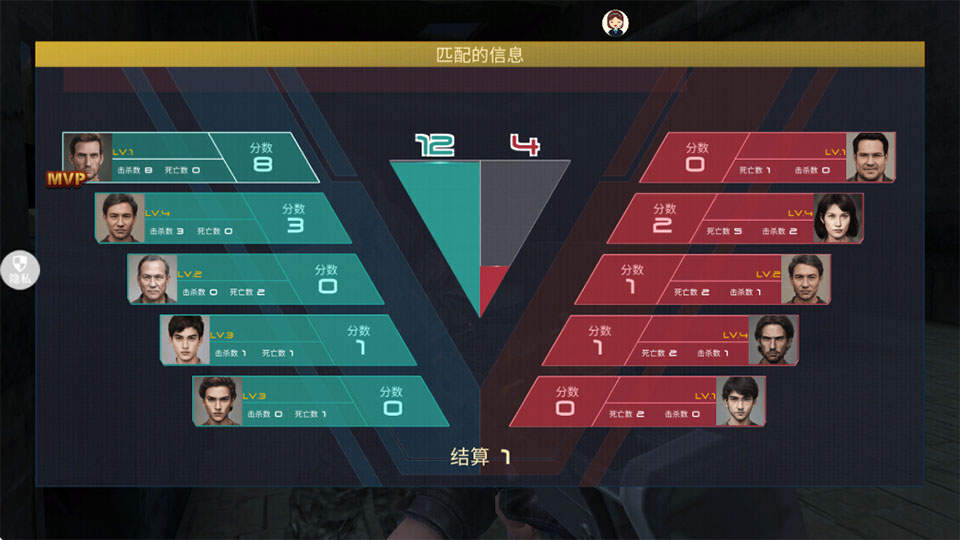The width and height of the screenshot is (960, 540).
Task: Select the green LV.3 row with score 0
Action: pyautogui.click(x=320, y=401)
